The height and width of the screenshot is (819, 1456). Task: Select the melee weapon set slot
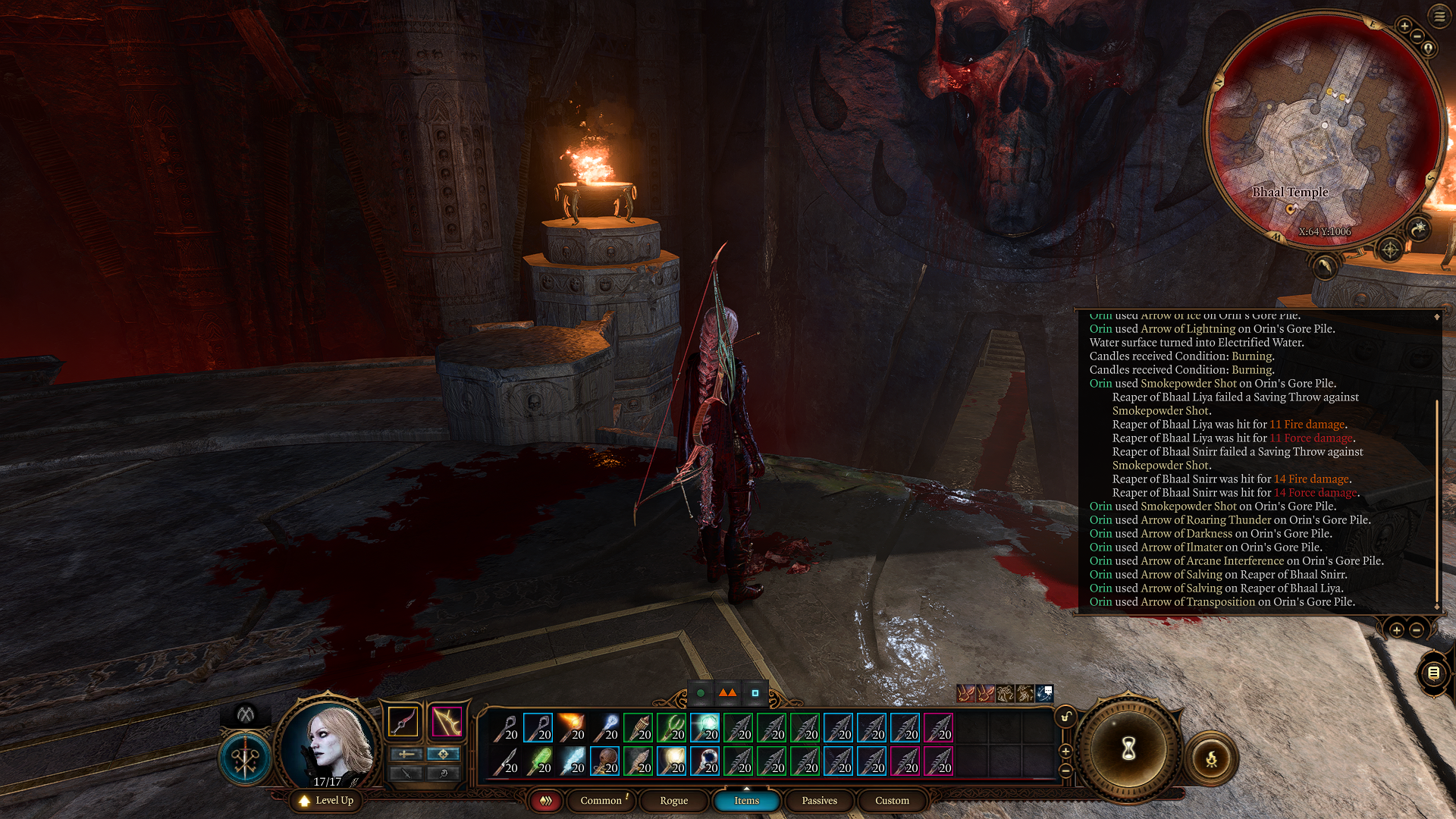click(403, 721)
